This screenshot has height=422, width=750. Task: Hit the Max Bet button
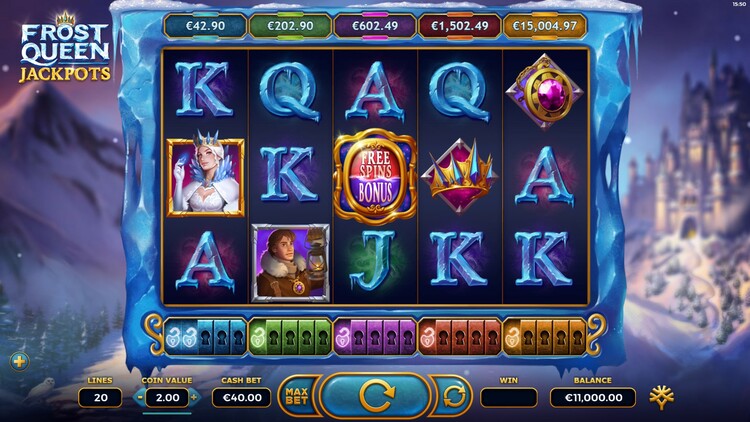tap(296, 396)
